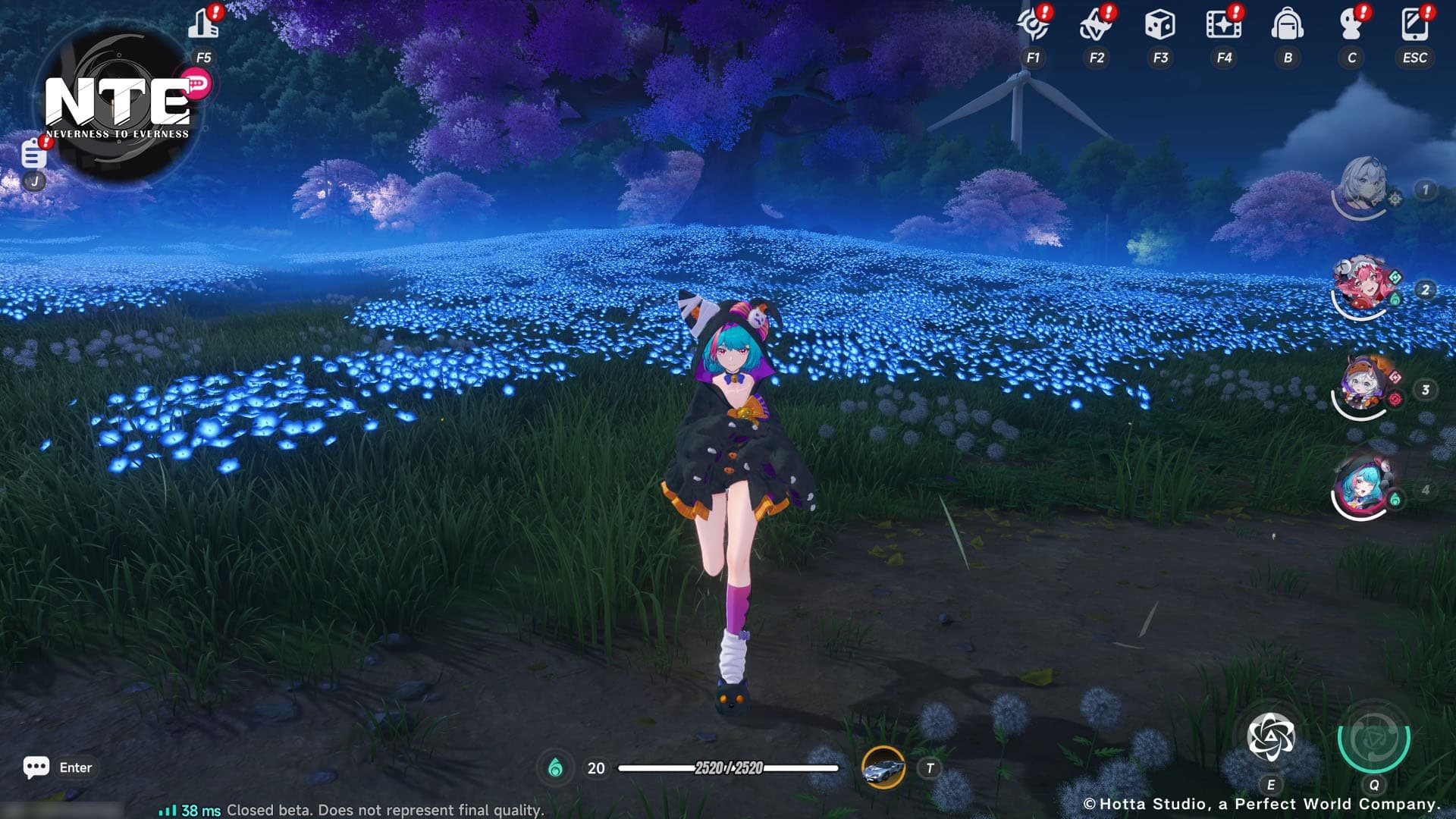Click the teal droplet energy icon
The height and width of the screenshot is (819, 1456).
(x=557, y=767)
